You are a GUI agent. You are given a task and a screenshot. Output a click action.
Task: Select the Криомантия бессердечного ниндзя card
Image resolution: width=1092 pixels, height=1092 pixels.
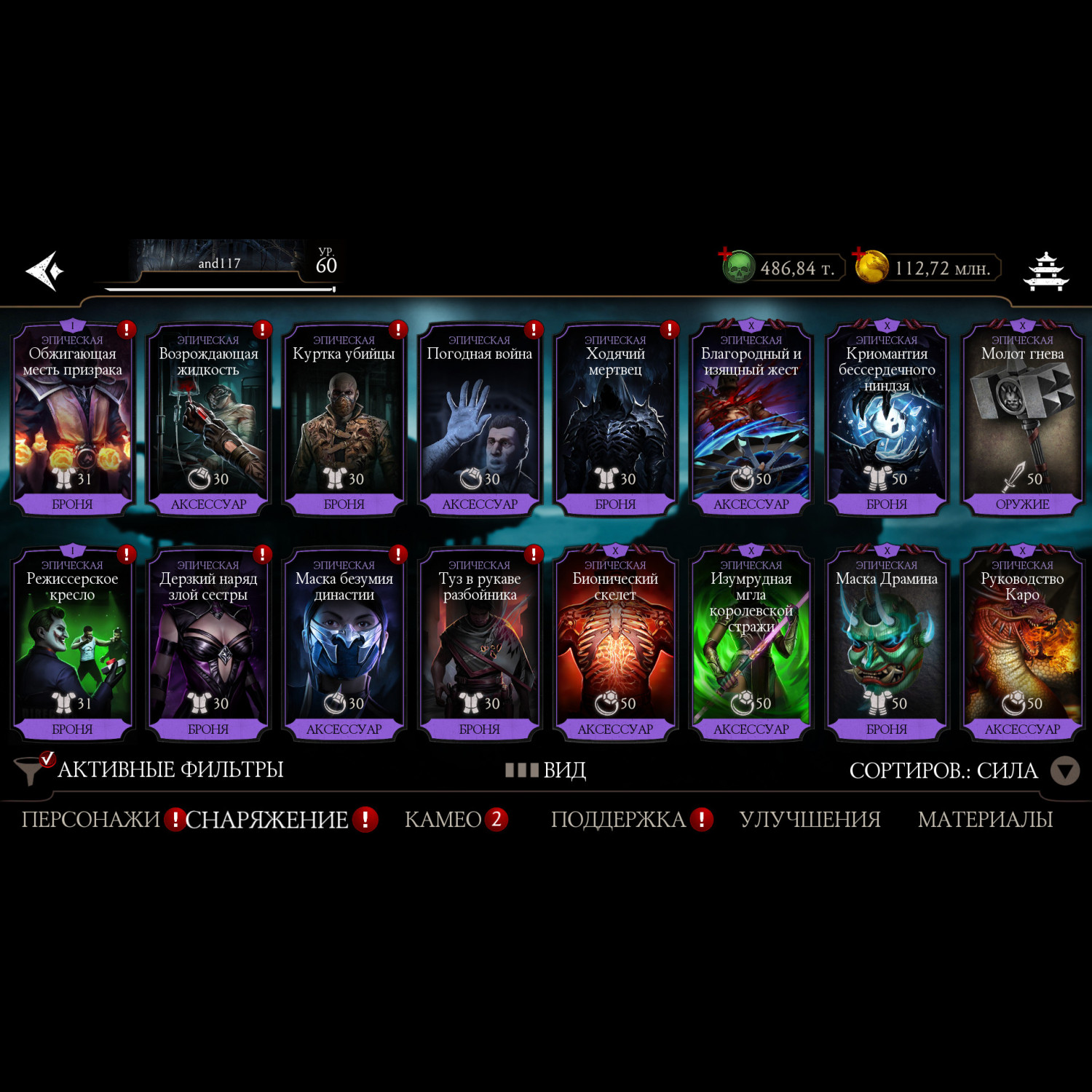tap(887, 420)
